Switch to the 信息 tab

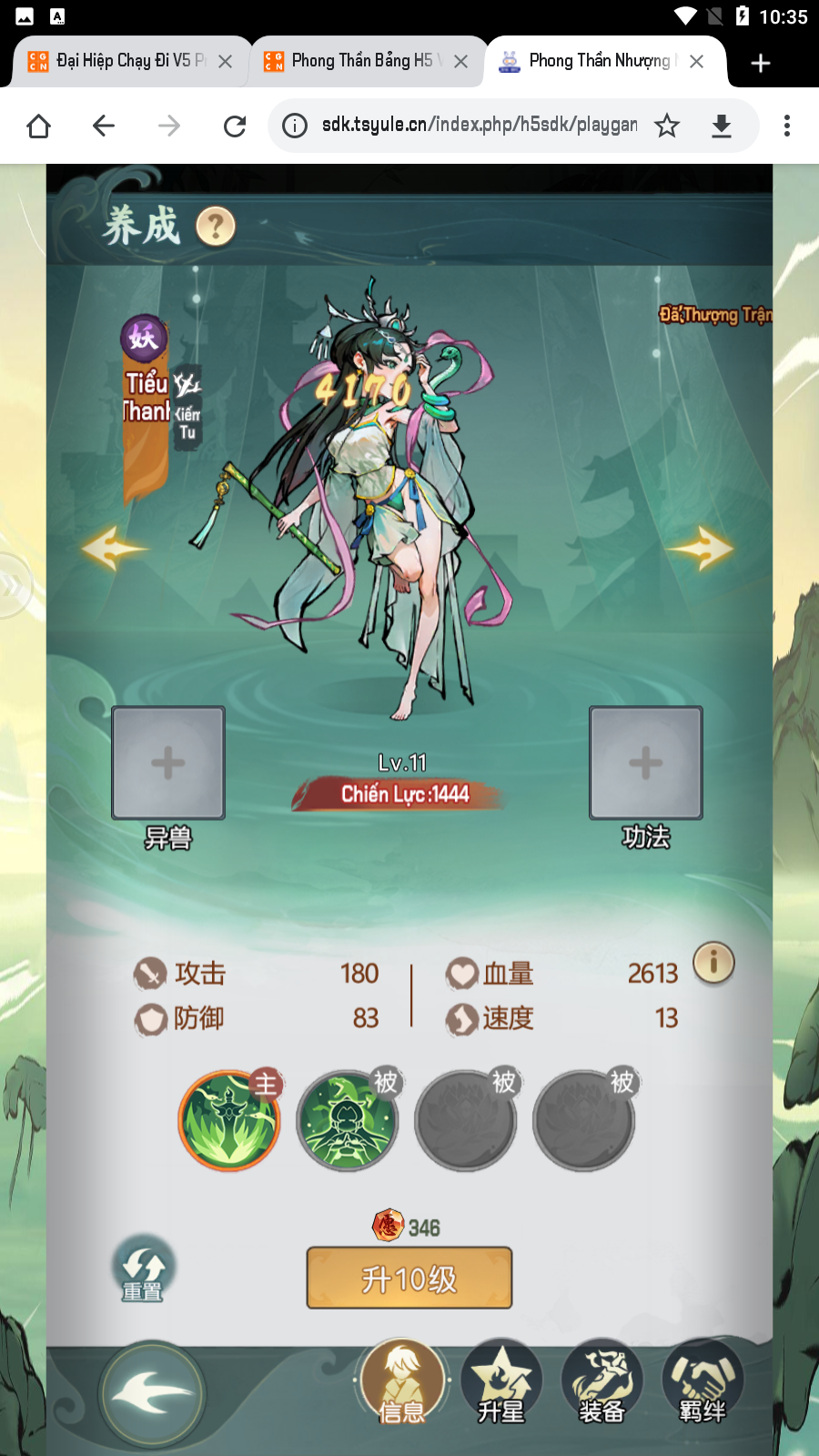402,1383
